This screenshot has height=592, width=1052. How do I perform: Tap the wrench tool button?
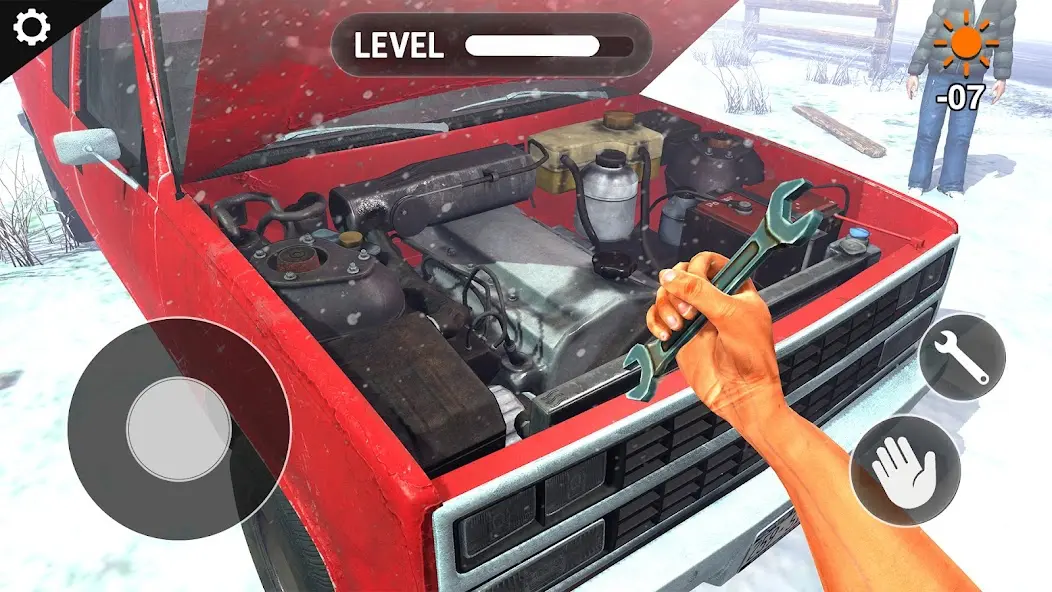[961, 357]
